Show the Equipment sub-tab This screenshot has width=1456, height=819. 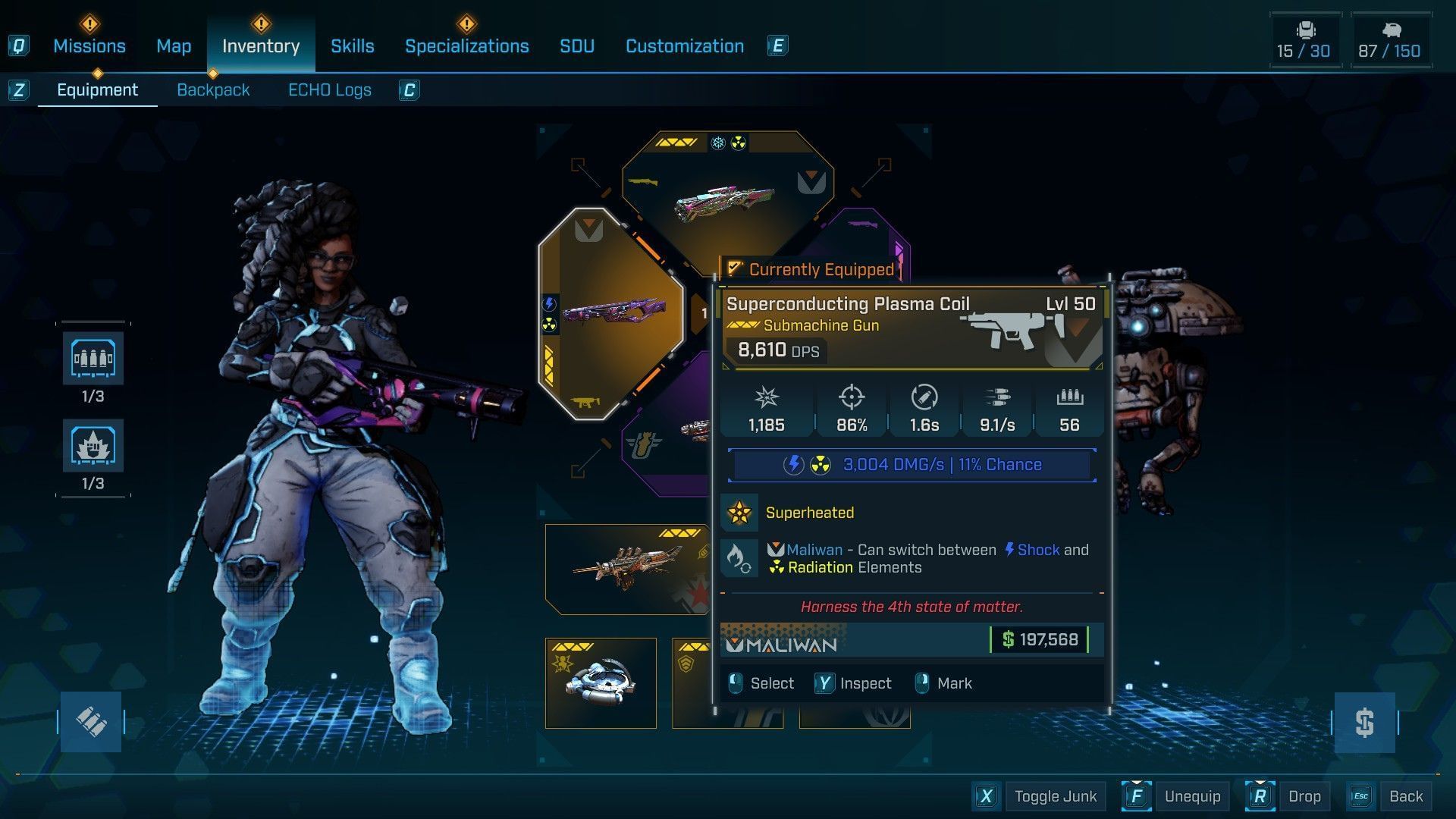[97, 90]
